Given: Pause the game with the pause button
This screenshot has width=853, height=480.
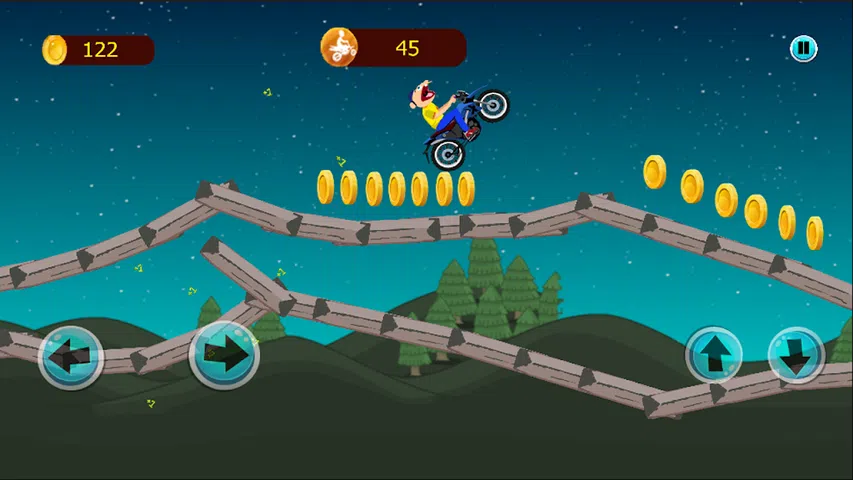Looking at the screenshot, I should [803, 48].
